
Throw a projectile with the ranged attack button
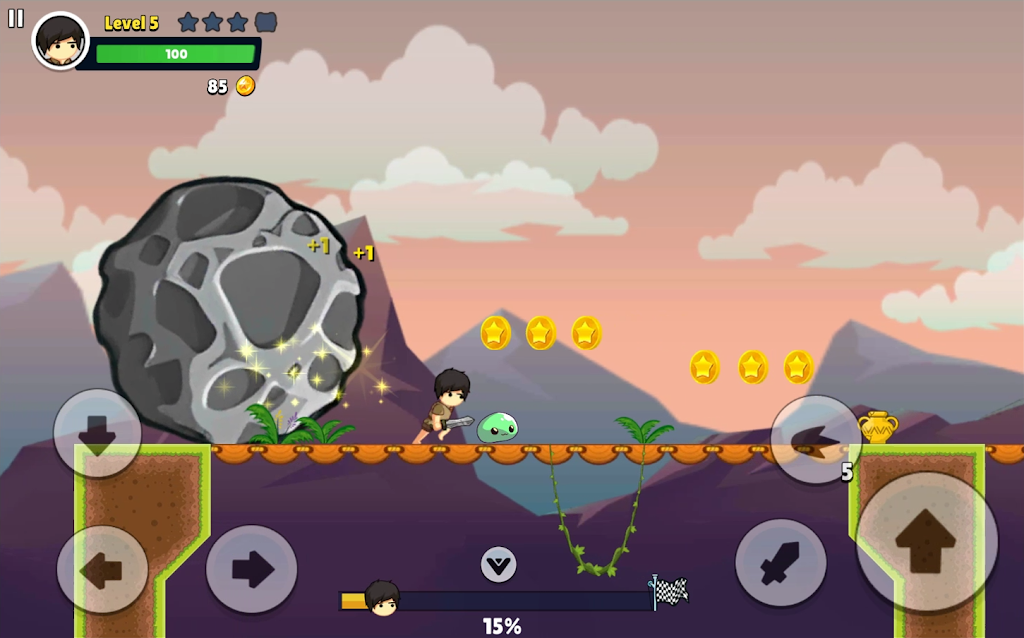pyautogui.click(x=815, y=438)
